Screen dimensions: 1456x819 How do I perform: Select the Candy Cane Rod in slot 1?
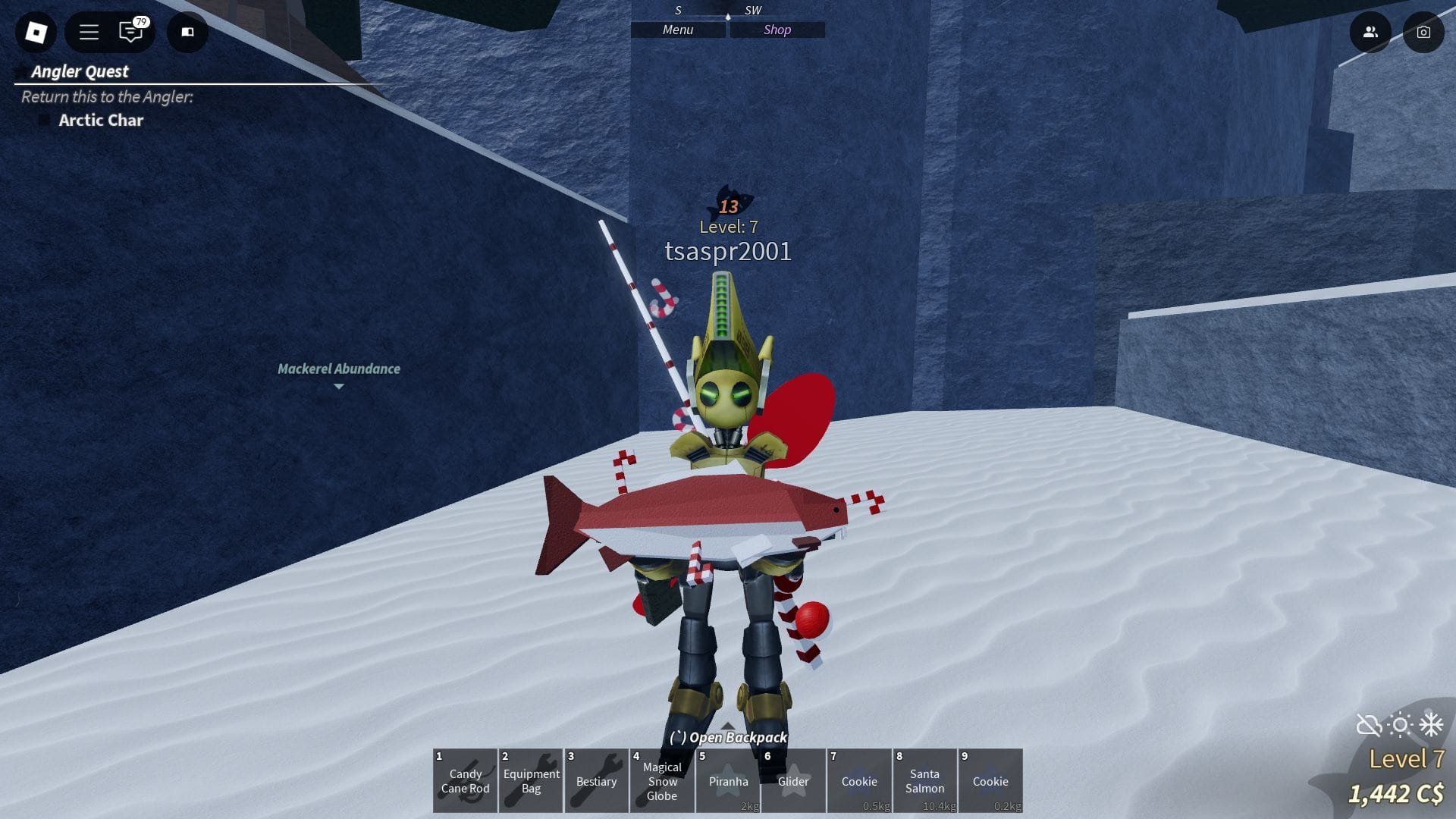[465, 780]
